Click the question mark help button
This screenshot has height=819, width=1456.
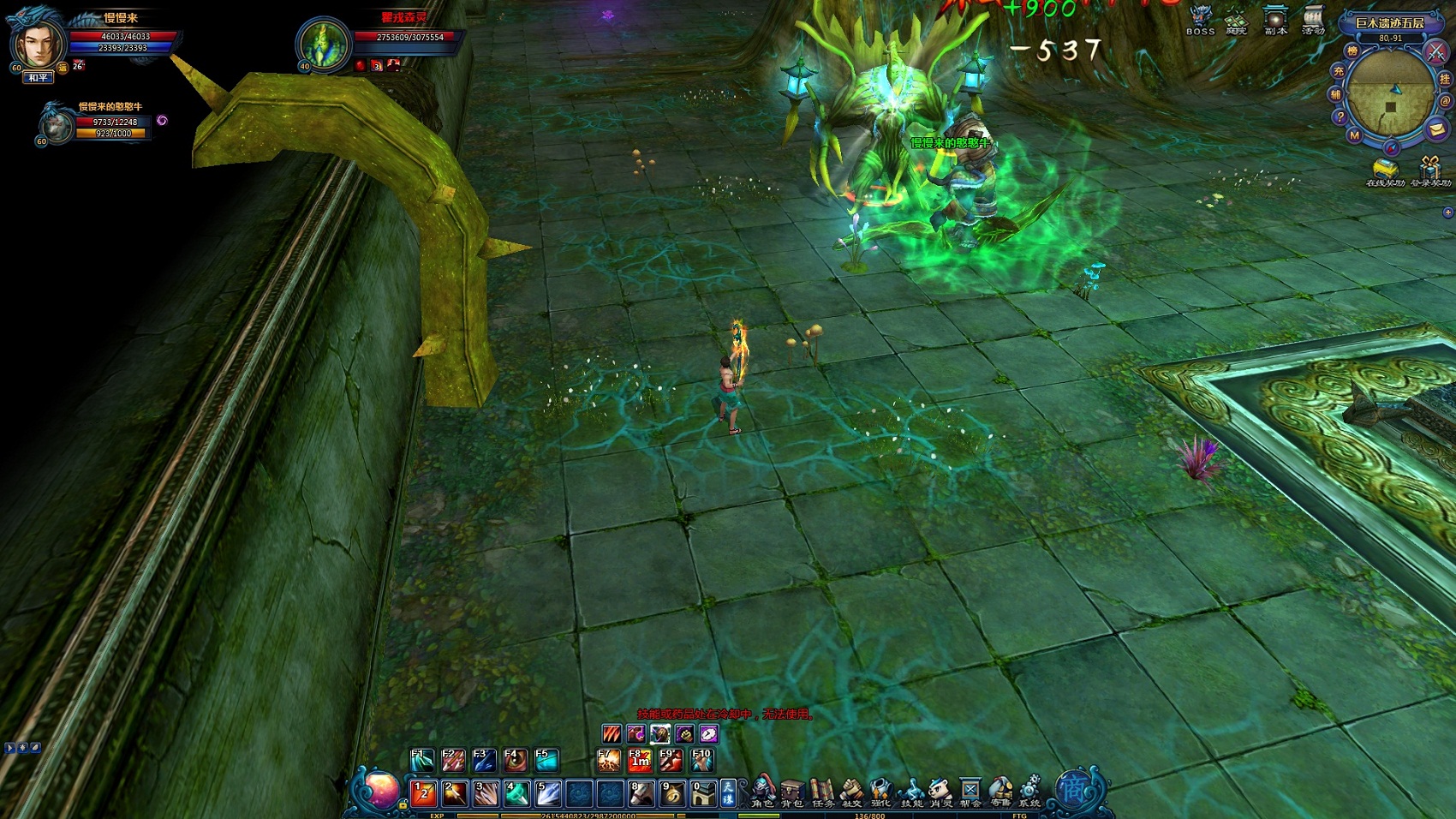click(x=1340, y=117)
